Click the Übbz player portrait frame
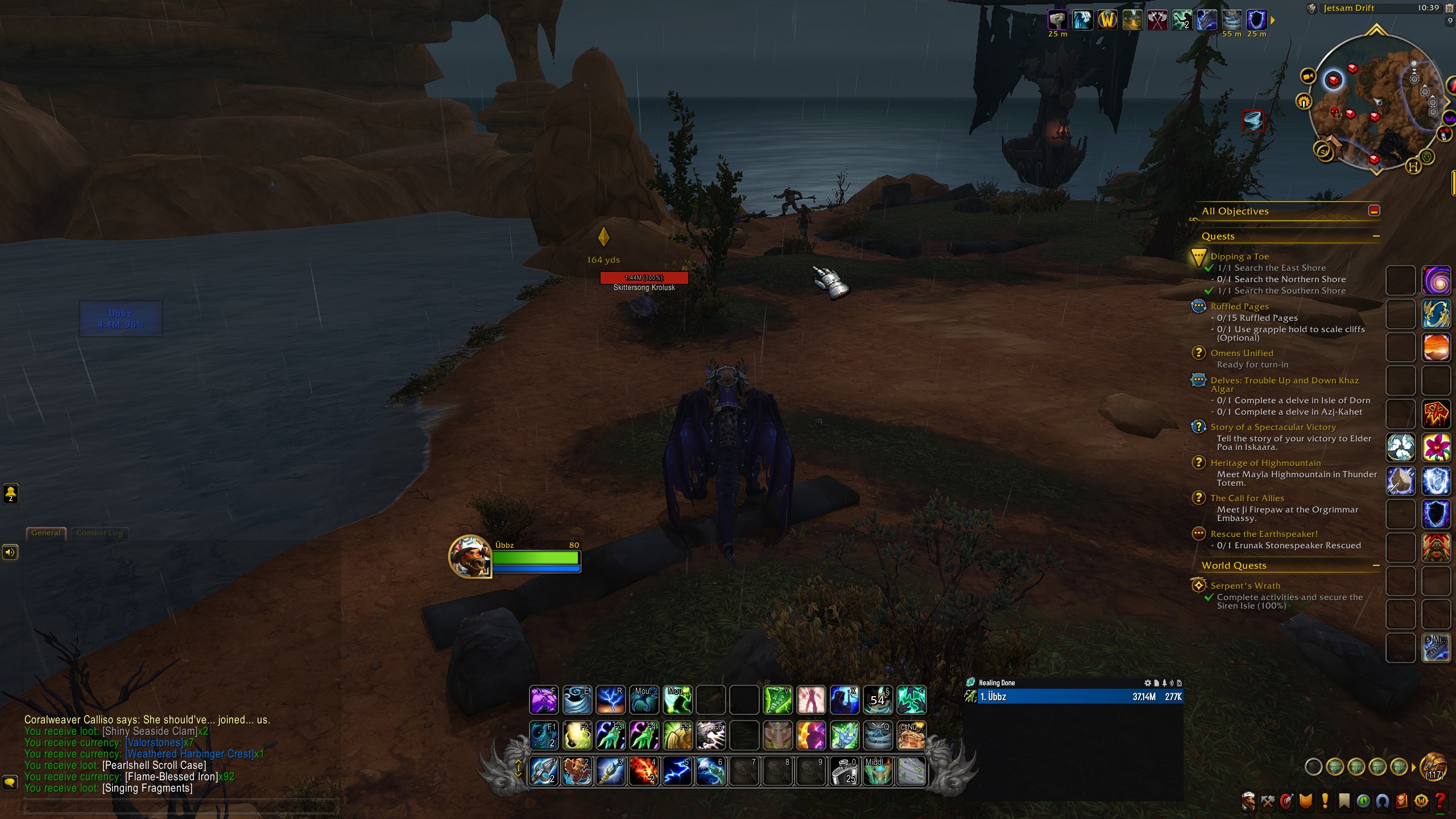The height and width of the screenshot is (819, 1456). (470, 556)
